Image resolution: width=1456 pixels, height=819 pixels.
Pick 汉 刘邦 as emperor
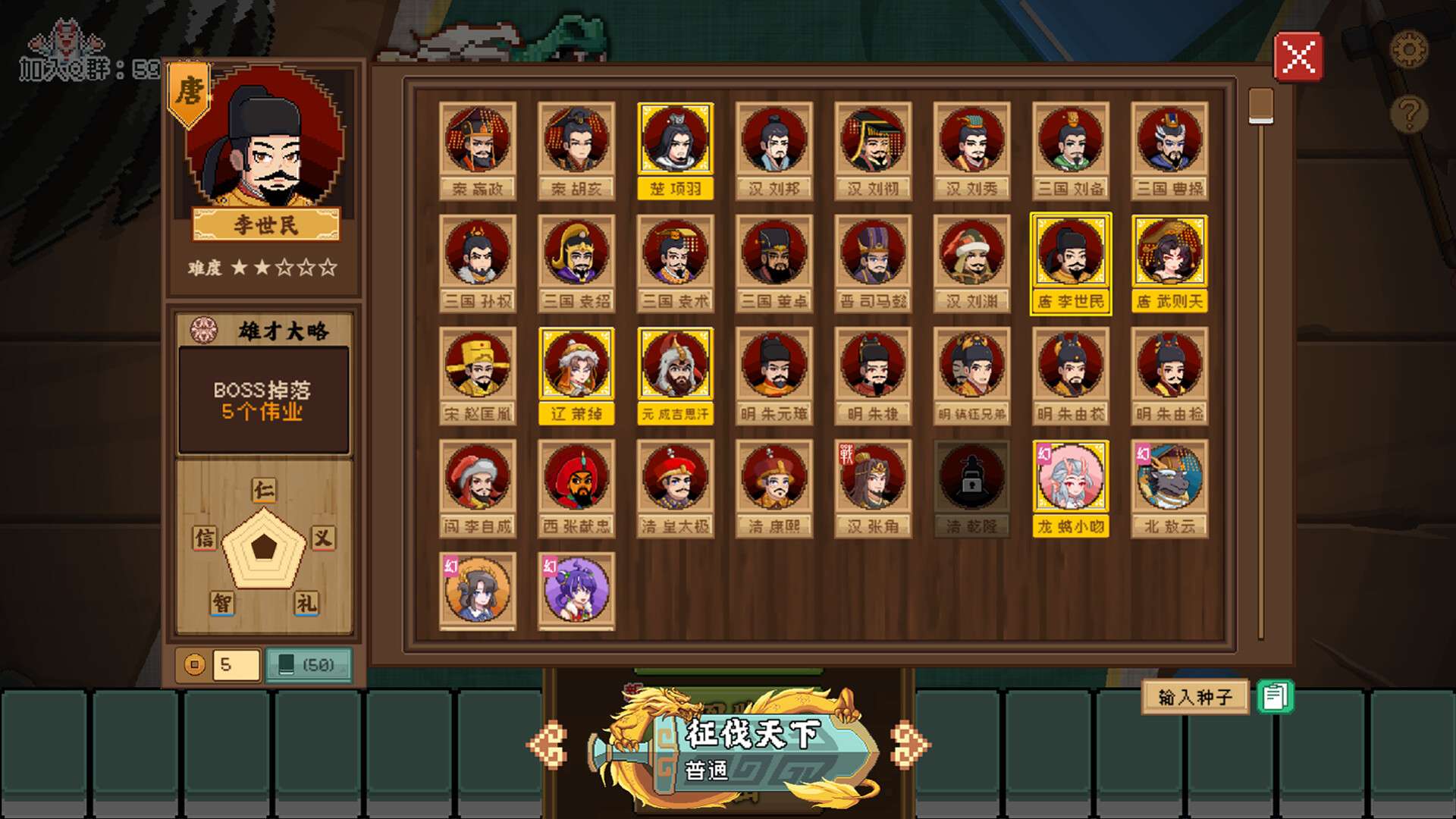[x=773, y=150]
